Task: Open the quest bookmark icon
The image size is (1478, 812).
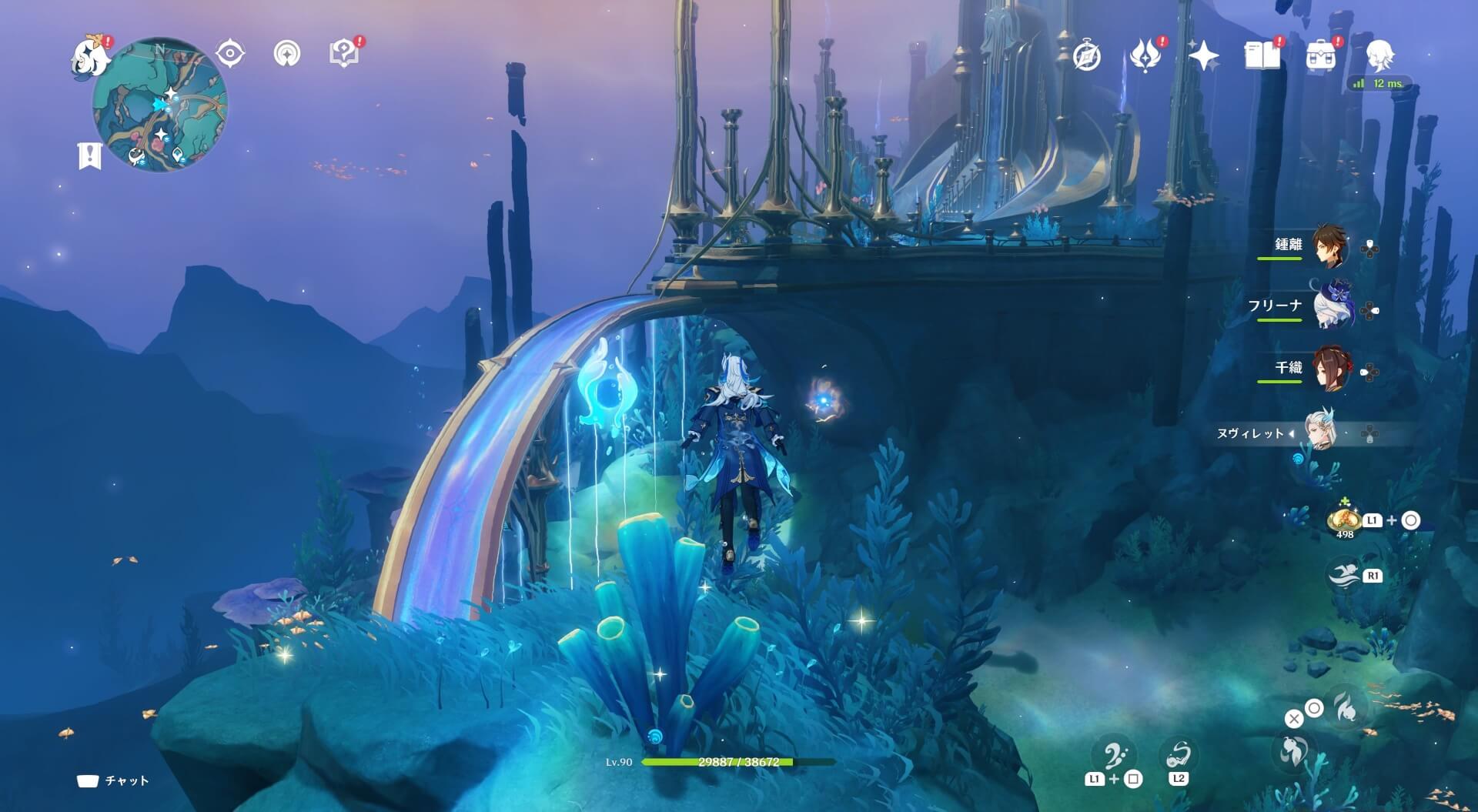Action: click(90, 155)
